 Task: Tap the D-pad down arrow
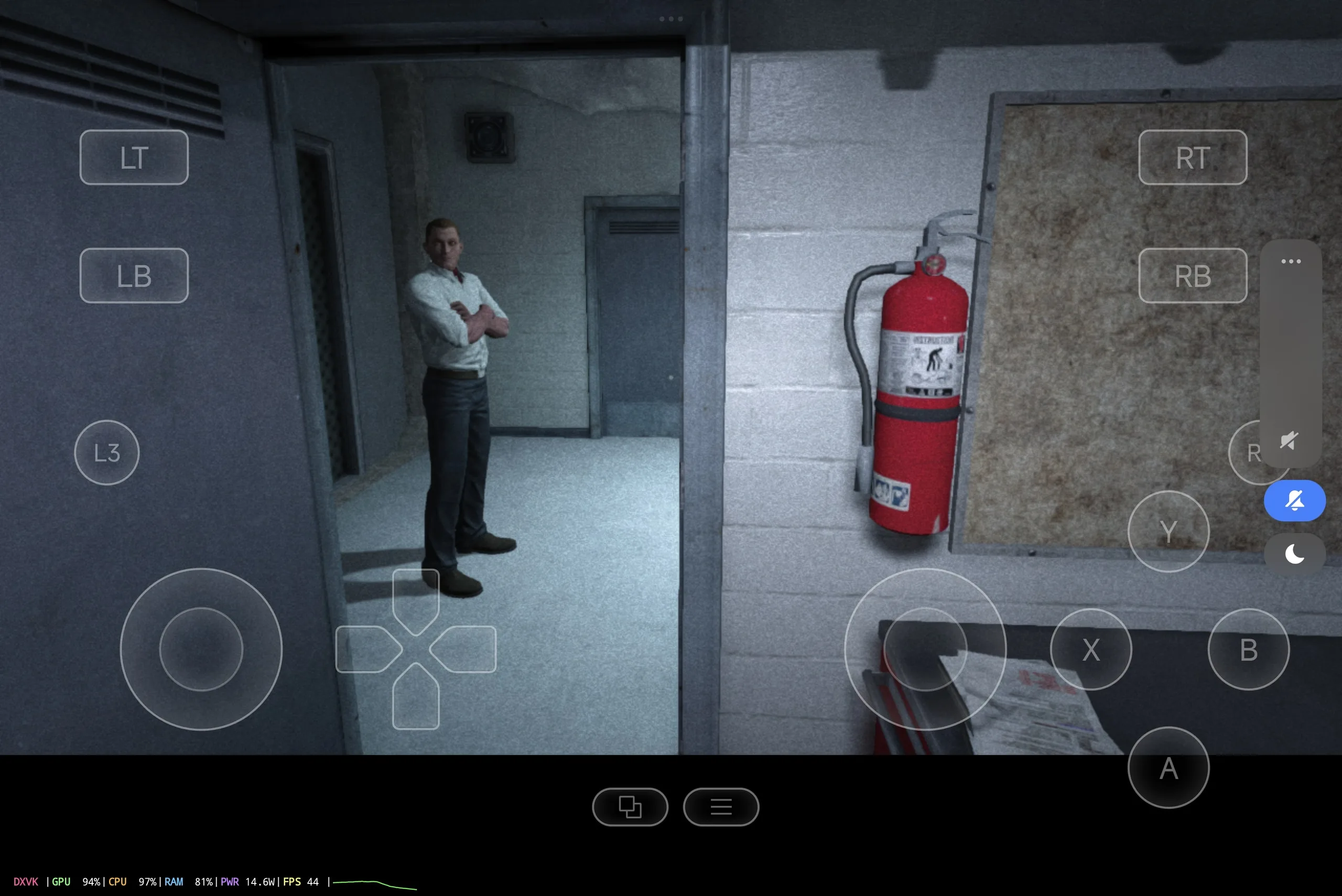pos(416,700)
